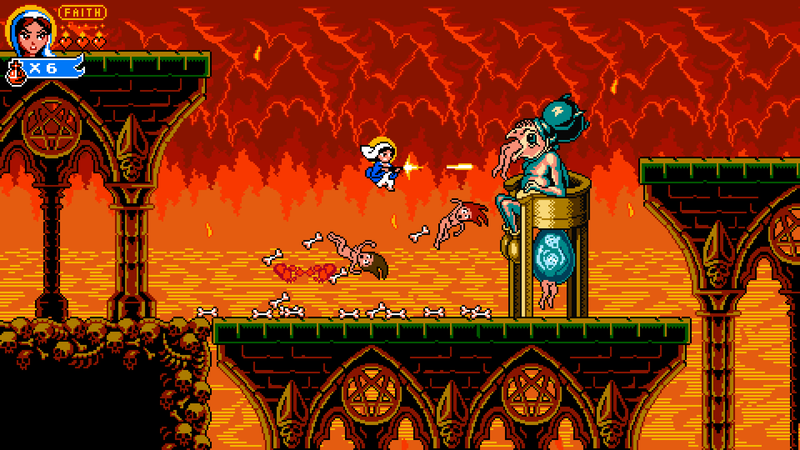Click the FAITH label badge
This screenshot has height=450, width=800.
click(x=82, y=13)
